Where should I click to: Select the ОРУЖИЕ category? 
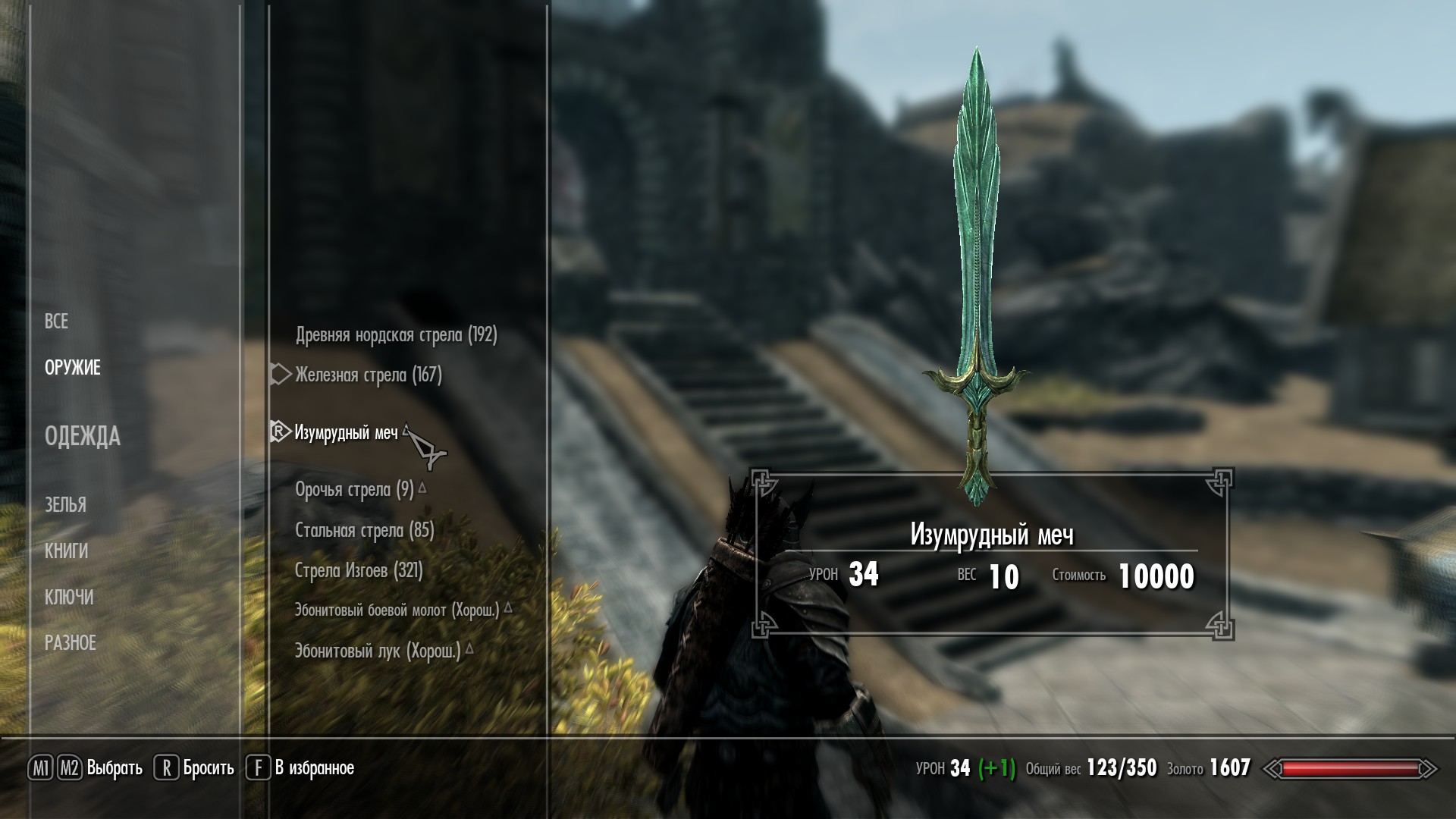coord(73,368)
